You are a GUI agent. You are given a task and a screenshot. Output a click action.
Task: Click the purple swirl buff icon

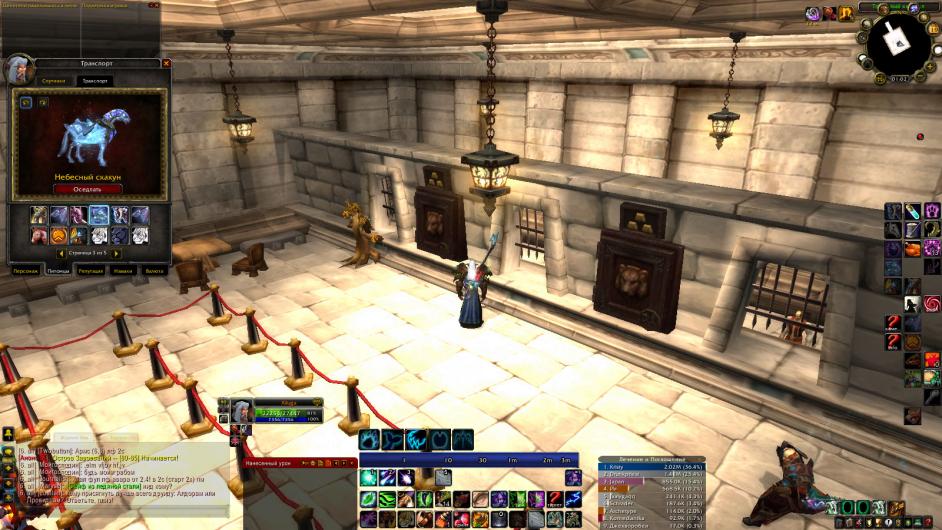pyautogui.click(x=814, y=13)
